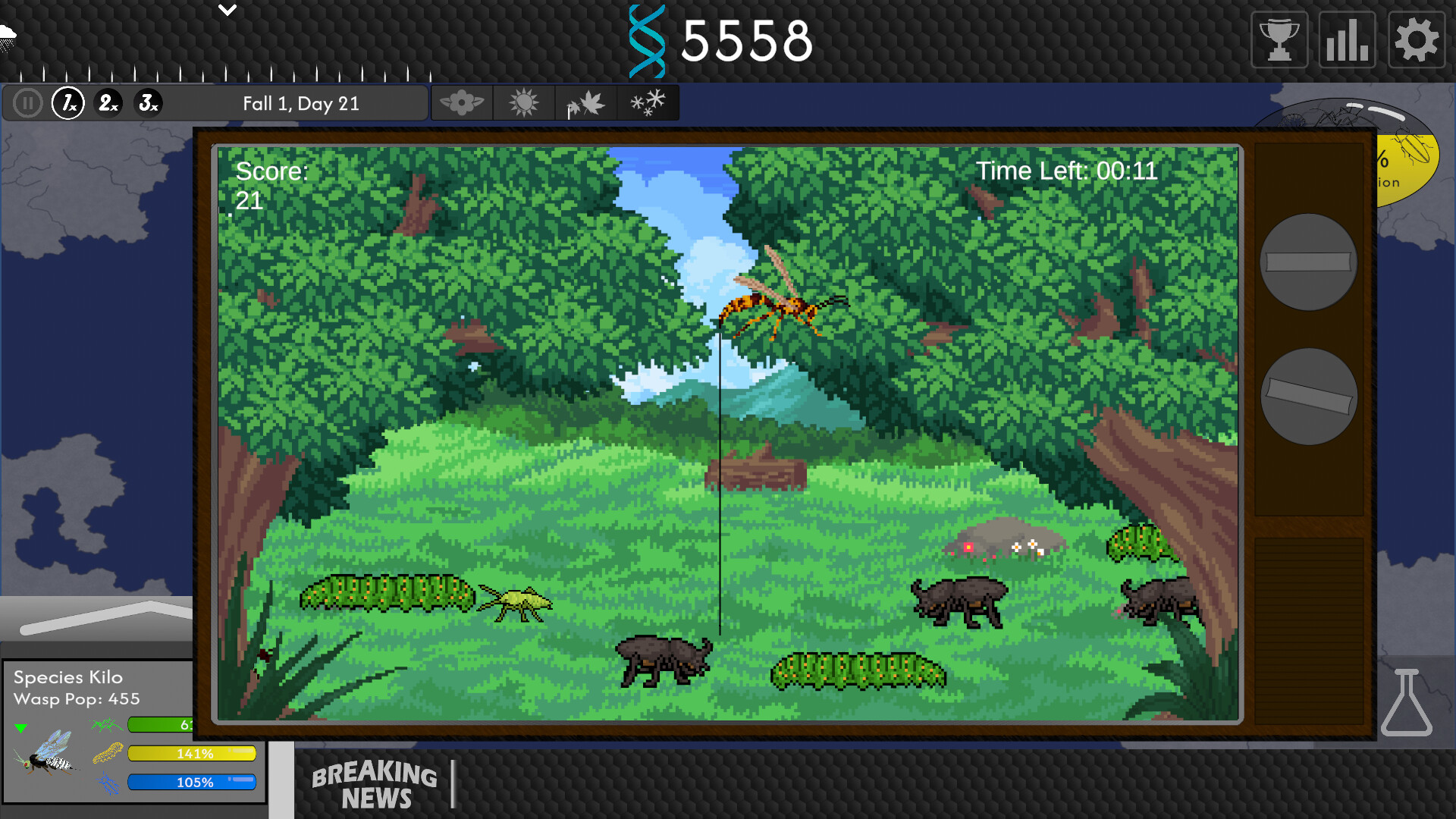This screenshot has width=1456, height=819.
Task: Turn the upper TV dial knob
Action: click(1309, 263)
